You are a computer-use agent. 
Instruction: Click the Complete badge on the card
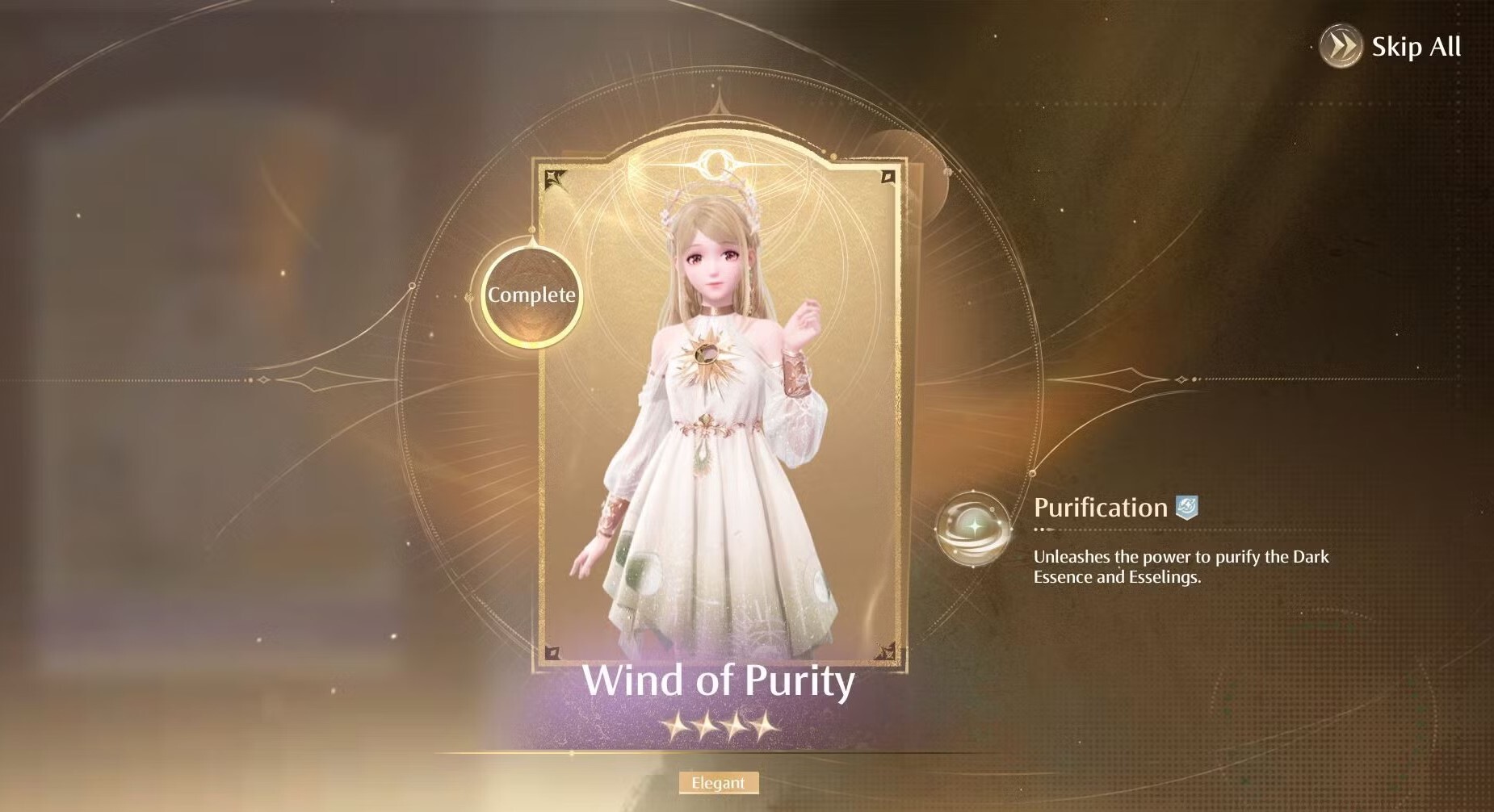[x=531, y=295]
